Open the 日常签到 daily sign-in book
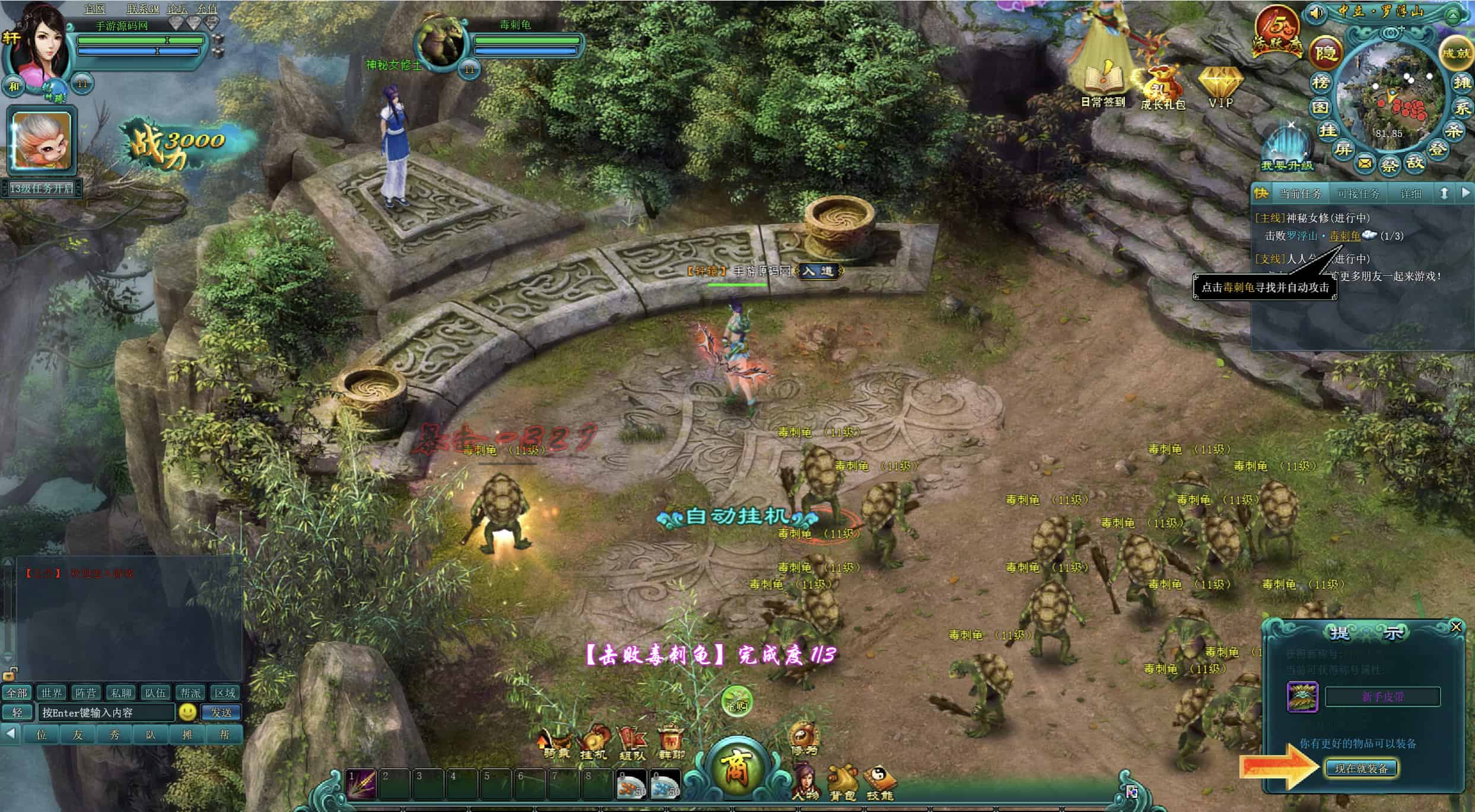 (1102, 83)
